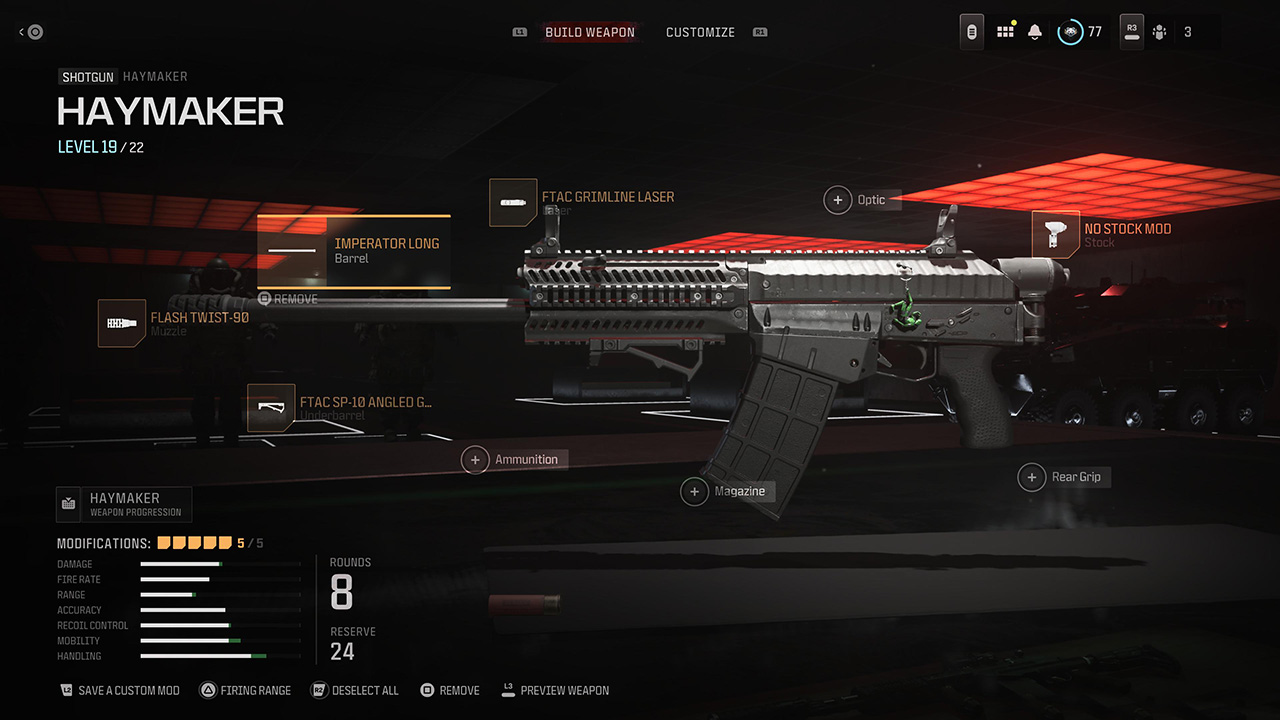1280x720 pixels.
Task: Switch to the Build Weapon tab
Action: tap(589, 32)
